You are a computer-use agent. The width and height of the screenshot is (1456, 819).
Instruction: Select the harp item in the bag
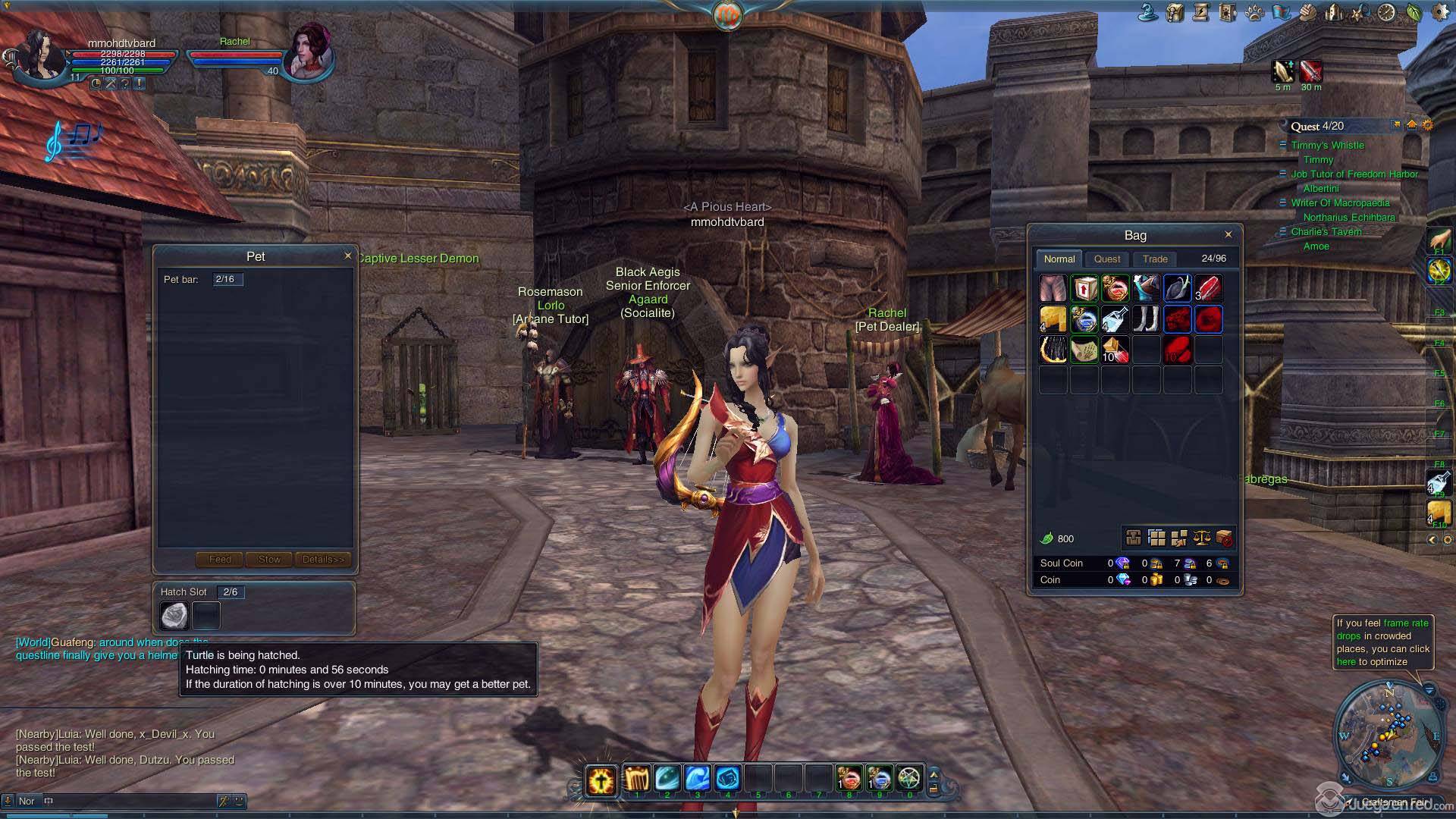tap(1053, 350)
